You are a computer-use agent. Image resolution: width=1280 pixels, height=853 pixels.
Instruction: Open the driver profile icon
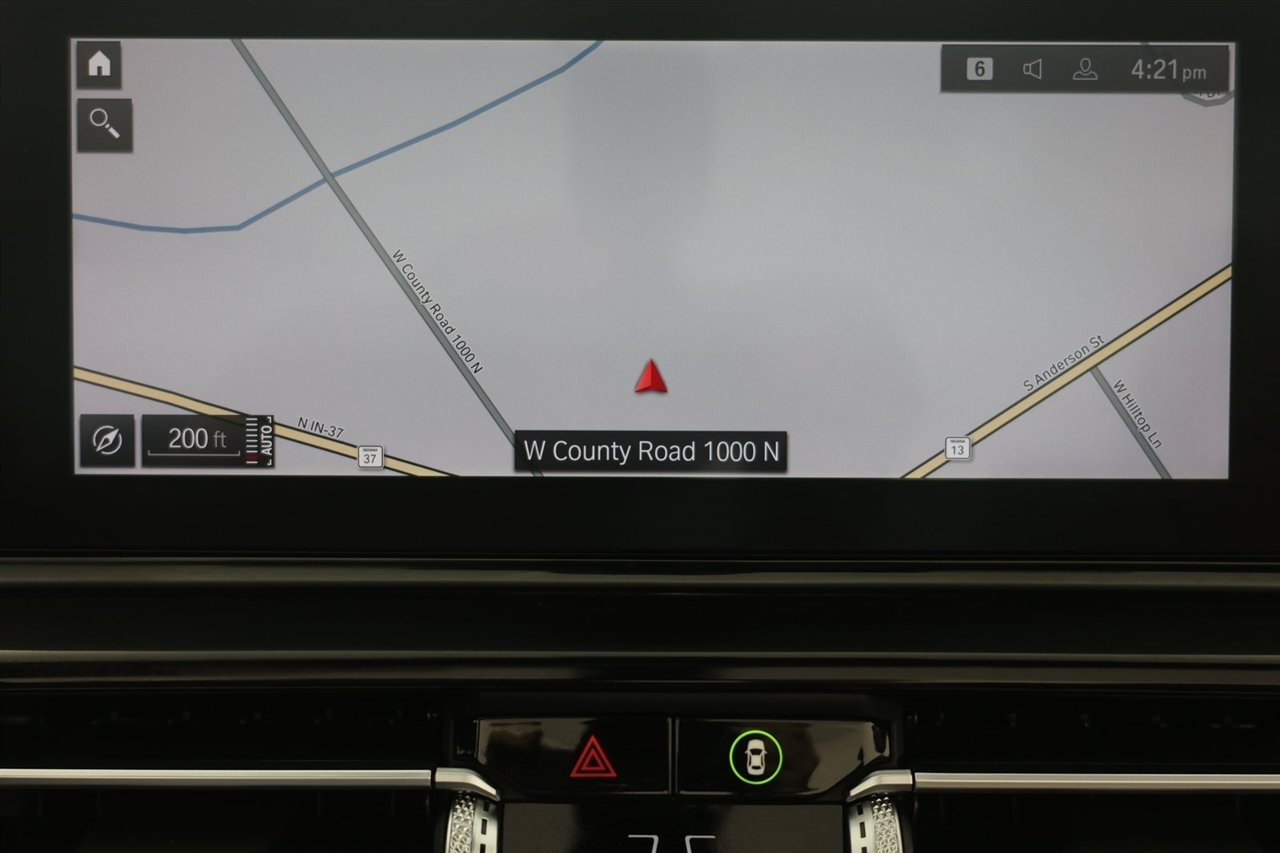tap(1084, 69)
